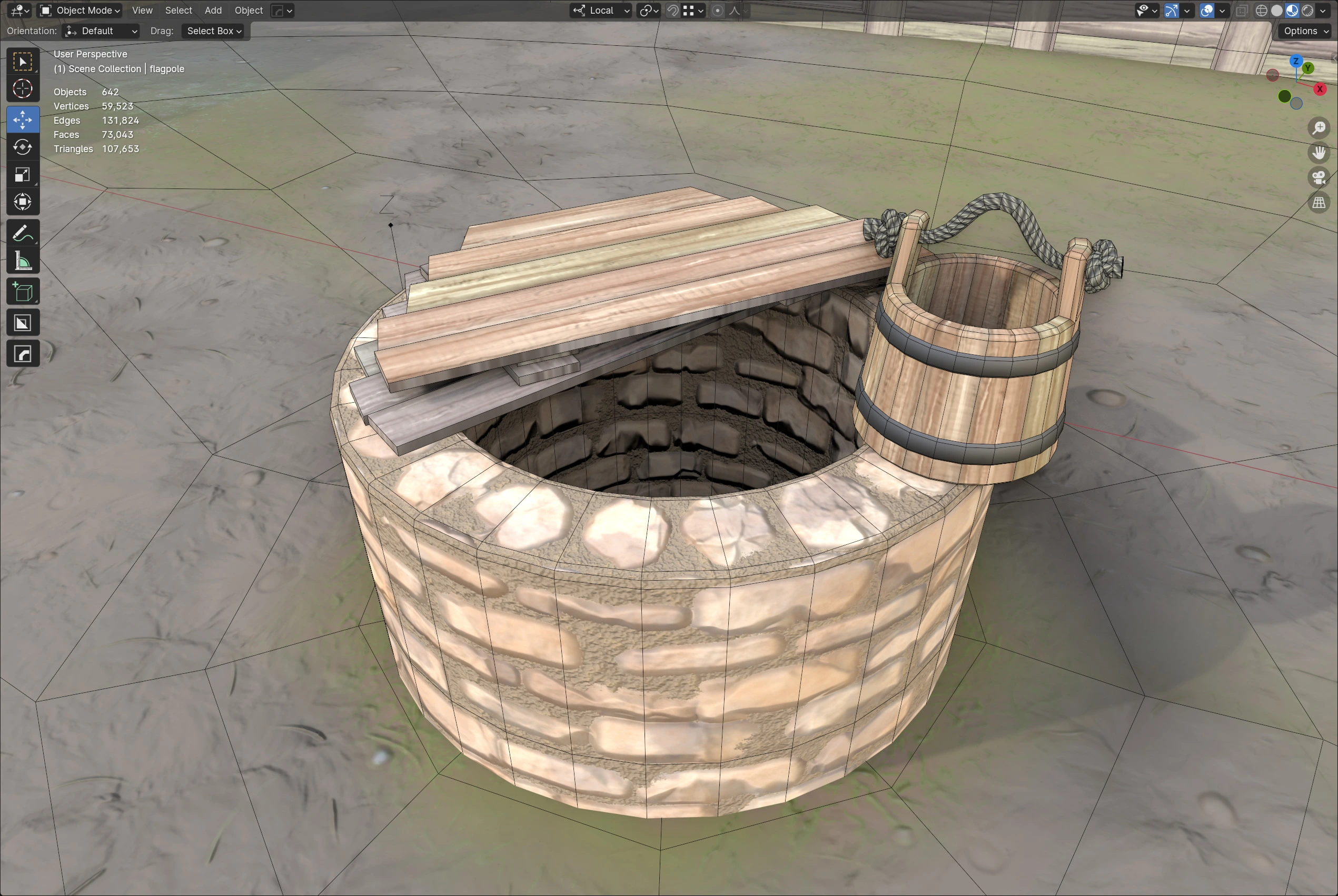Select the Move tool
This screenshot has width=1338, height=896.
(x=23, y=120)
